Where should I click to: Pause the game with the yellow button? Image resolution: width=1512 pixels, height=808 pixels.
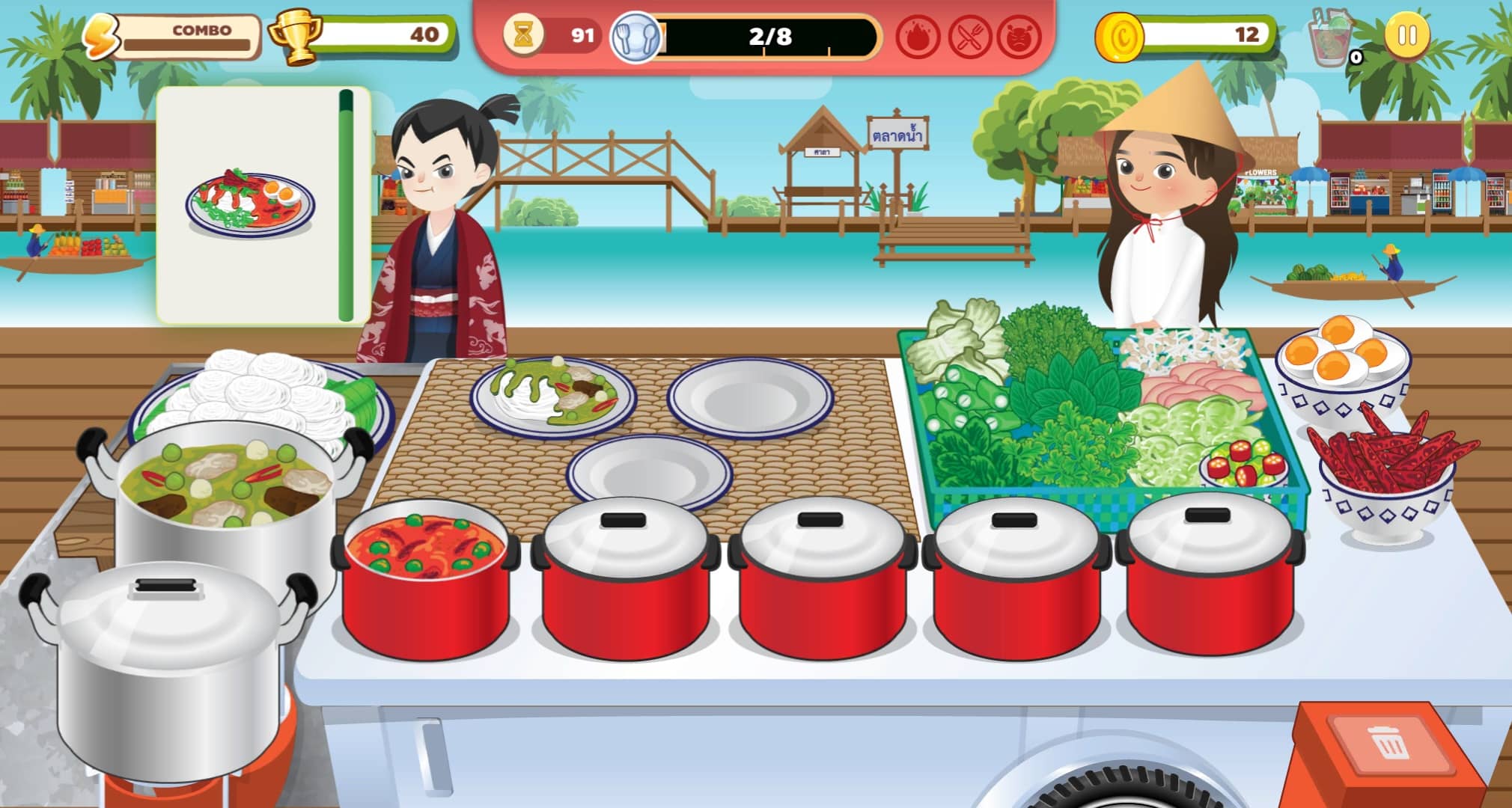coord(1406,35)
